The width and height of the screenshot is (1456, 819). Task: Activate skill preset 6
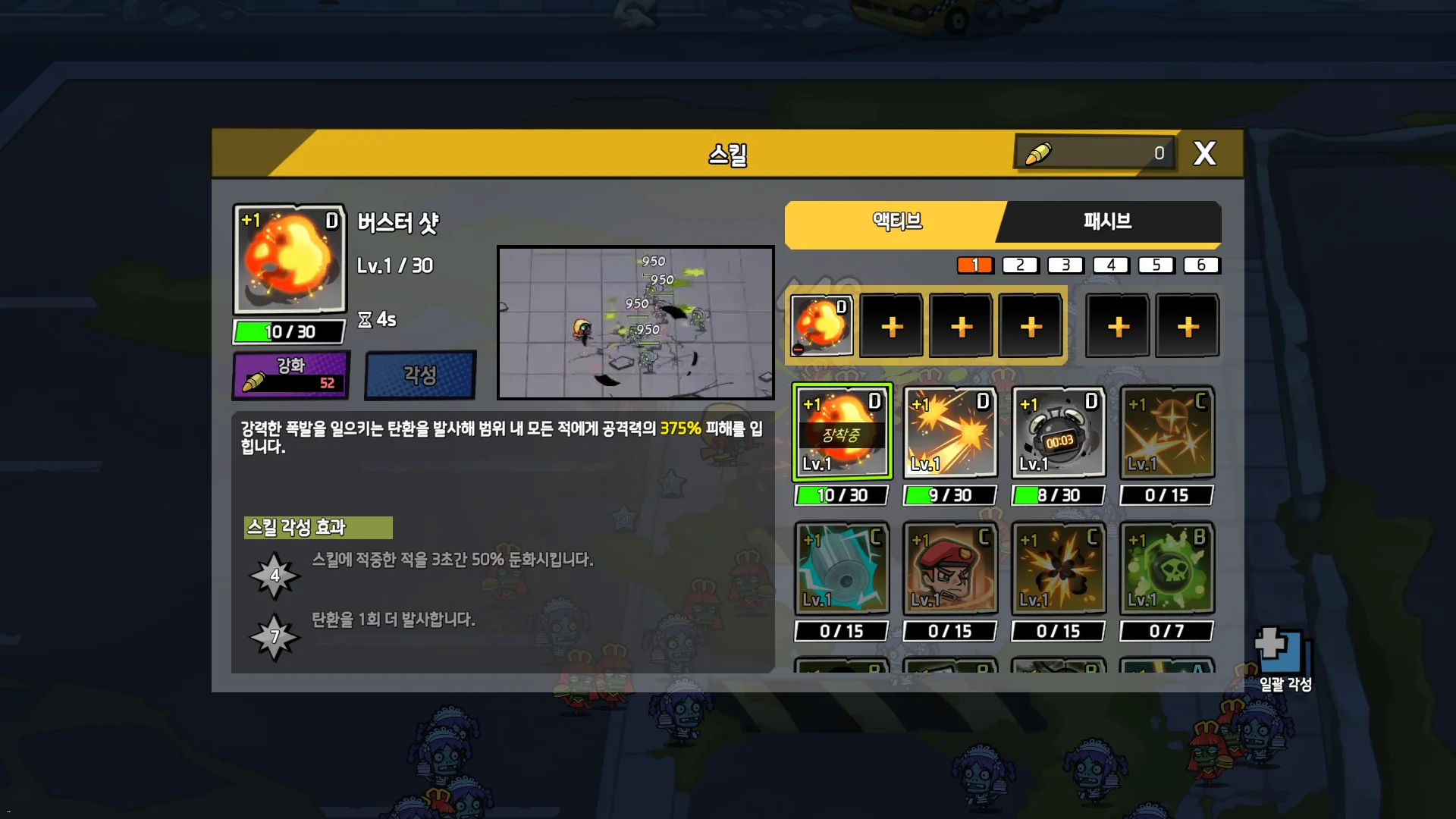pos(1201,265)
